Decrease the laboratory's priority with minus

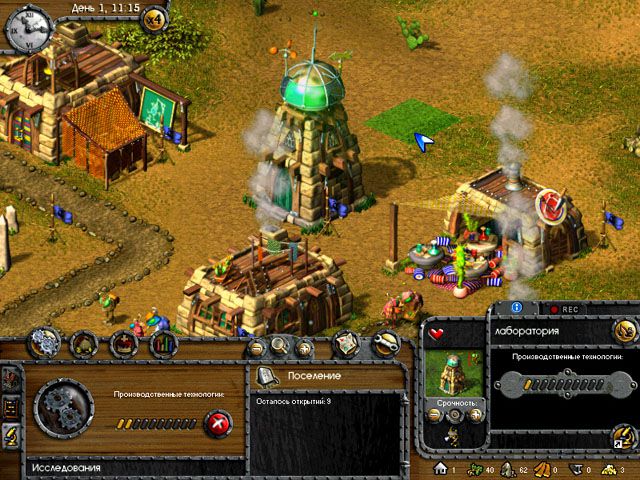431,414
